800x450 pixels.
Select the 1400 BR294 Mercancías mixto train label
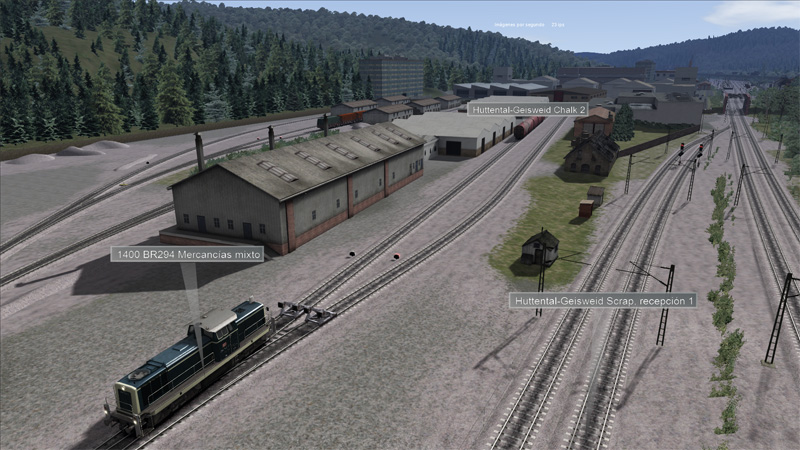(187, 254)
